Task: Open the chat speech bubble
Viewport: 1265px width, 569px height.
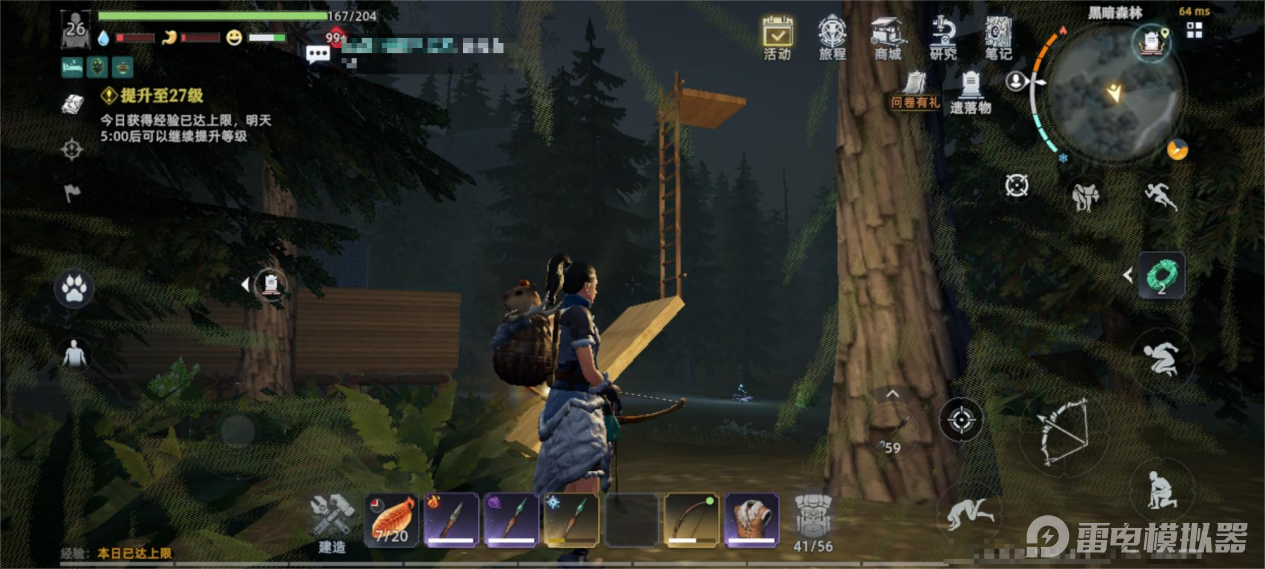Action: (x=318, y=54)
